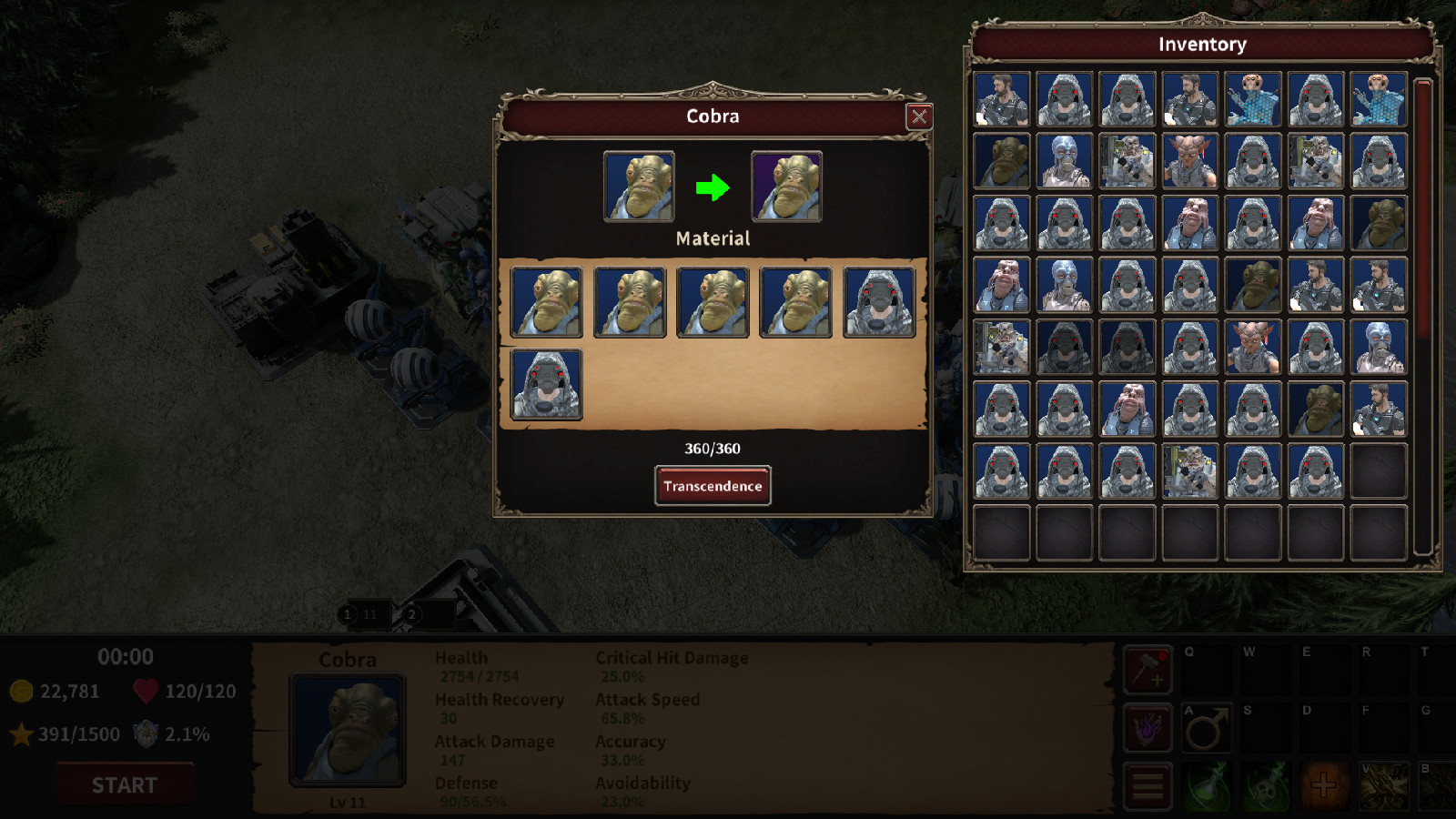Click the orange plus buff icon

[x=1324, y=784]
